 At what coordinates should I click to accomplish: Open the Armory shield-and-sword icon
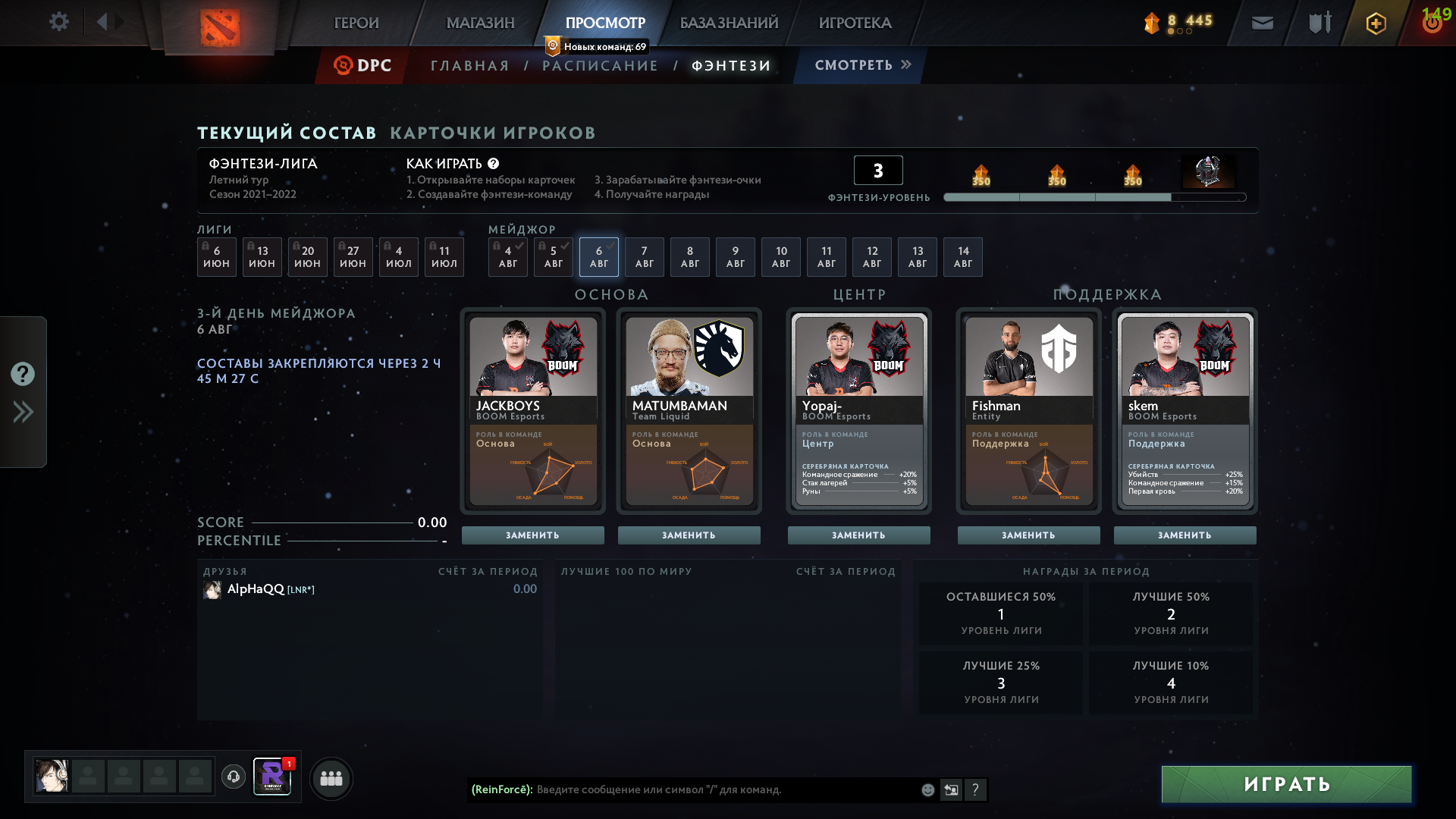(x=1318, y=23)
